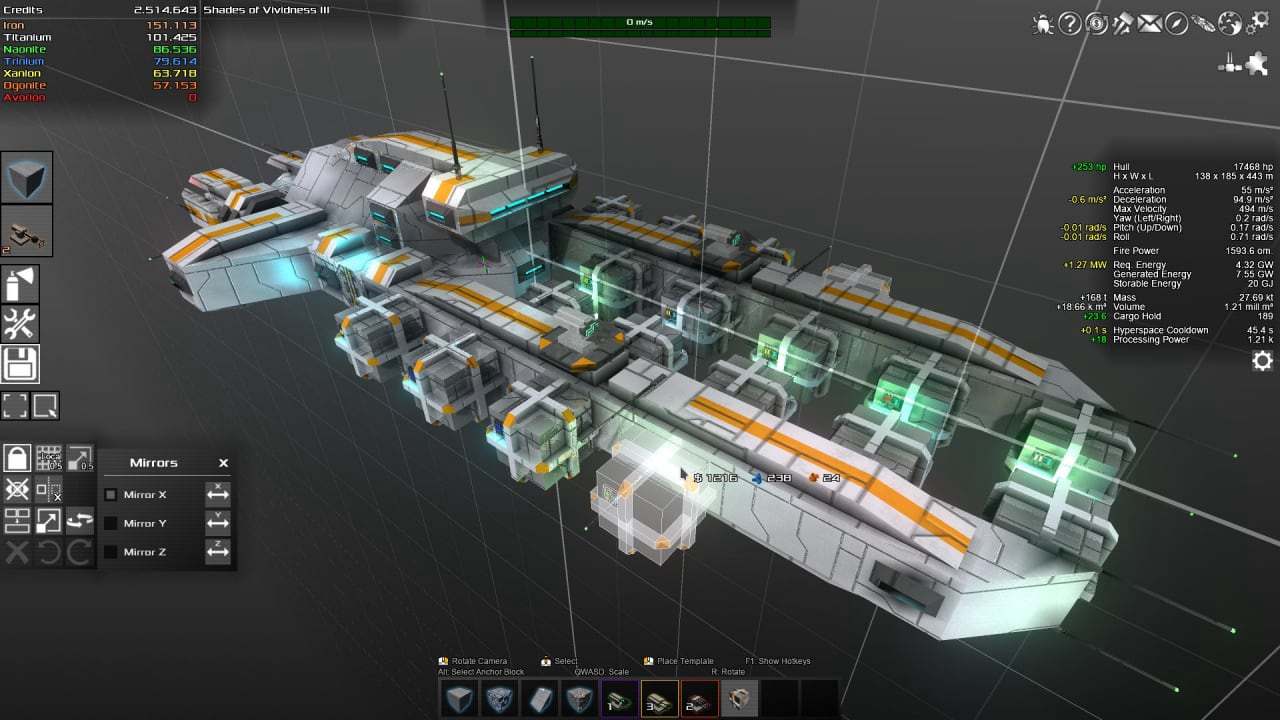The width and height of the screenshot is (1280, 720).
Task: Toggle the padlock lock button
Action: [17, 458]
